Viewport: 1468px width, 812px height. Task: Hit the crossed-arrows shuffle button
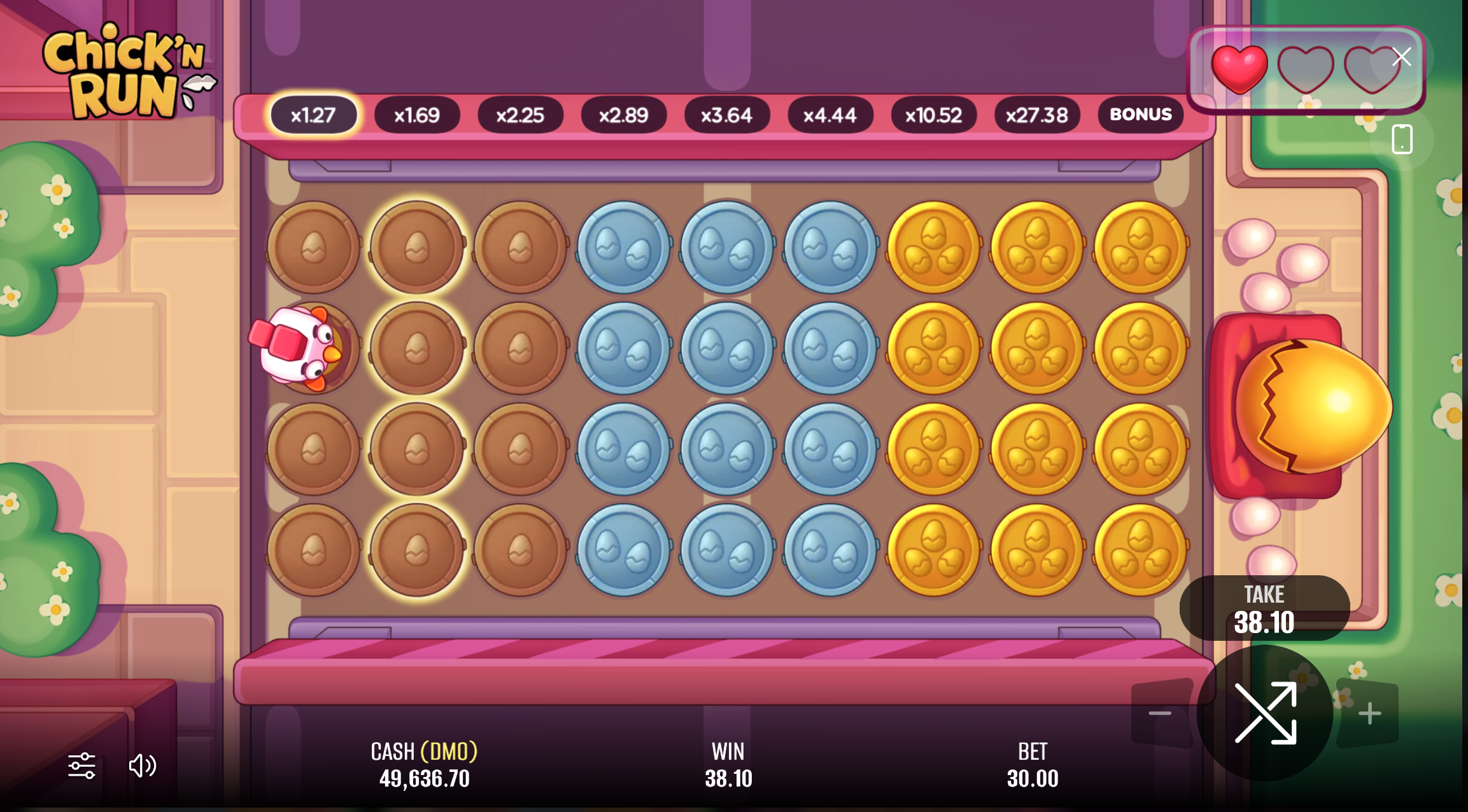[x=1265, y=712]
